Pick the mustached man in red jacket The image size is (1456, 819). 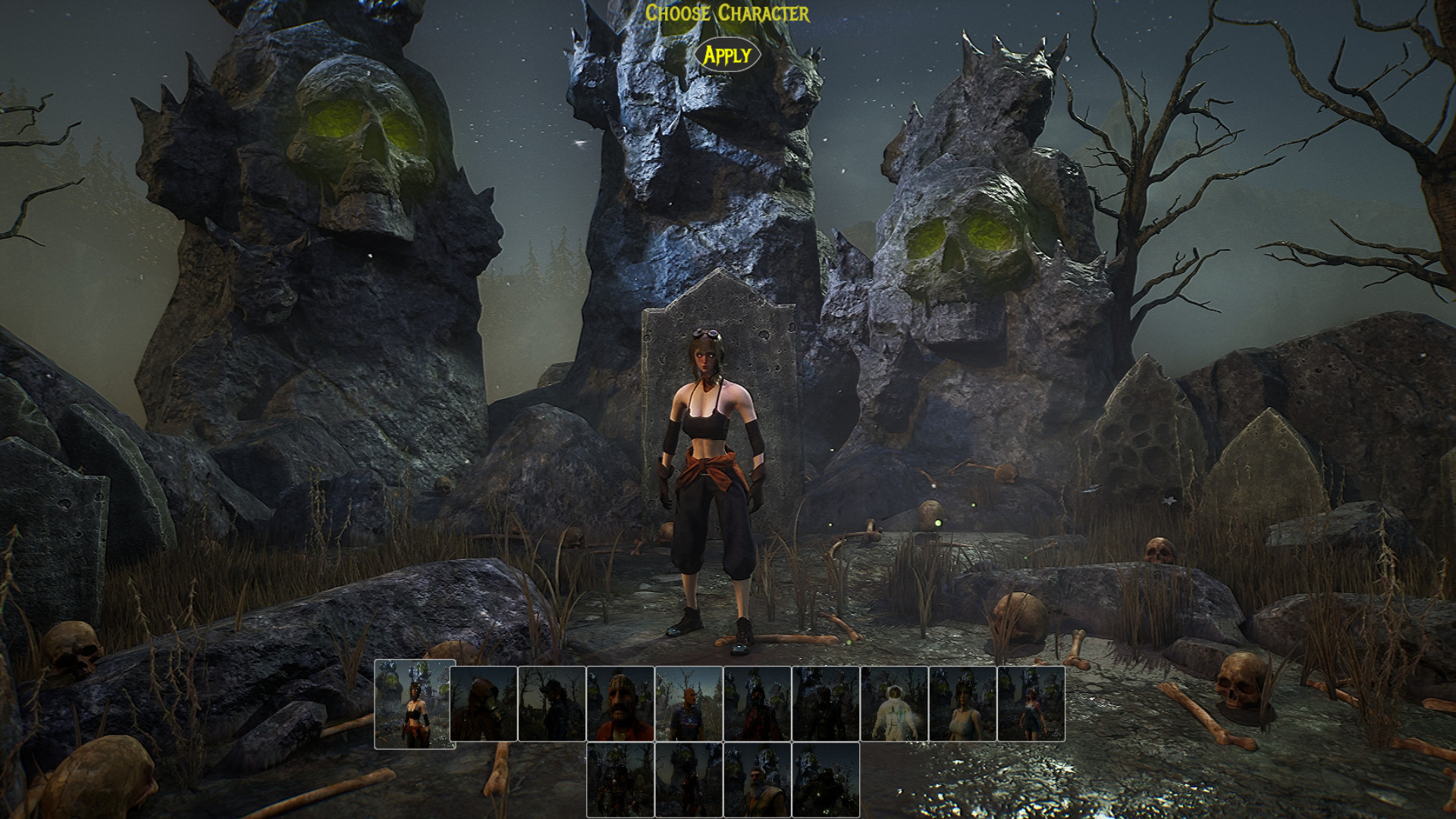pyautogui.click(x=620, y=704)
